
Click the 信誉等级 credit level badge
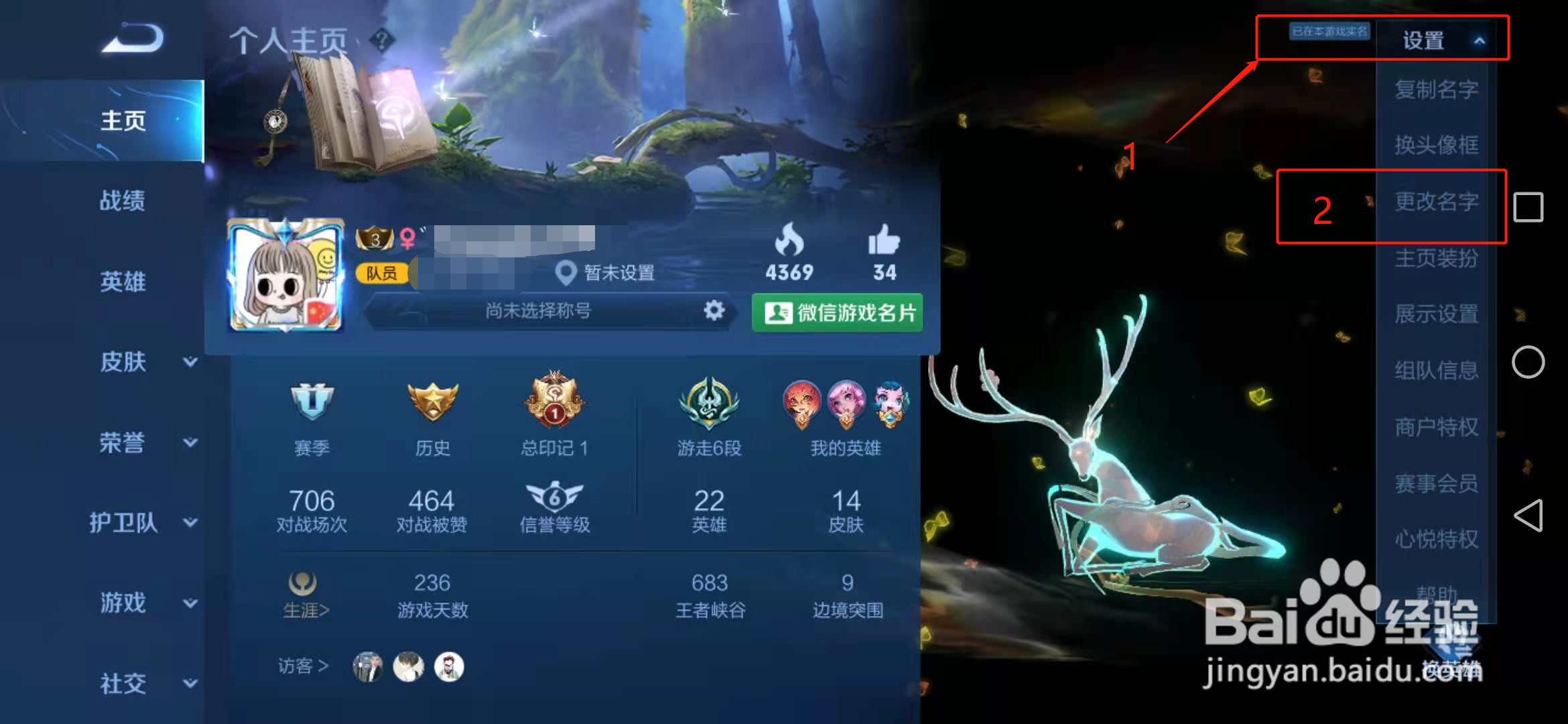pyautogui.click(x=553, y=497)
